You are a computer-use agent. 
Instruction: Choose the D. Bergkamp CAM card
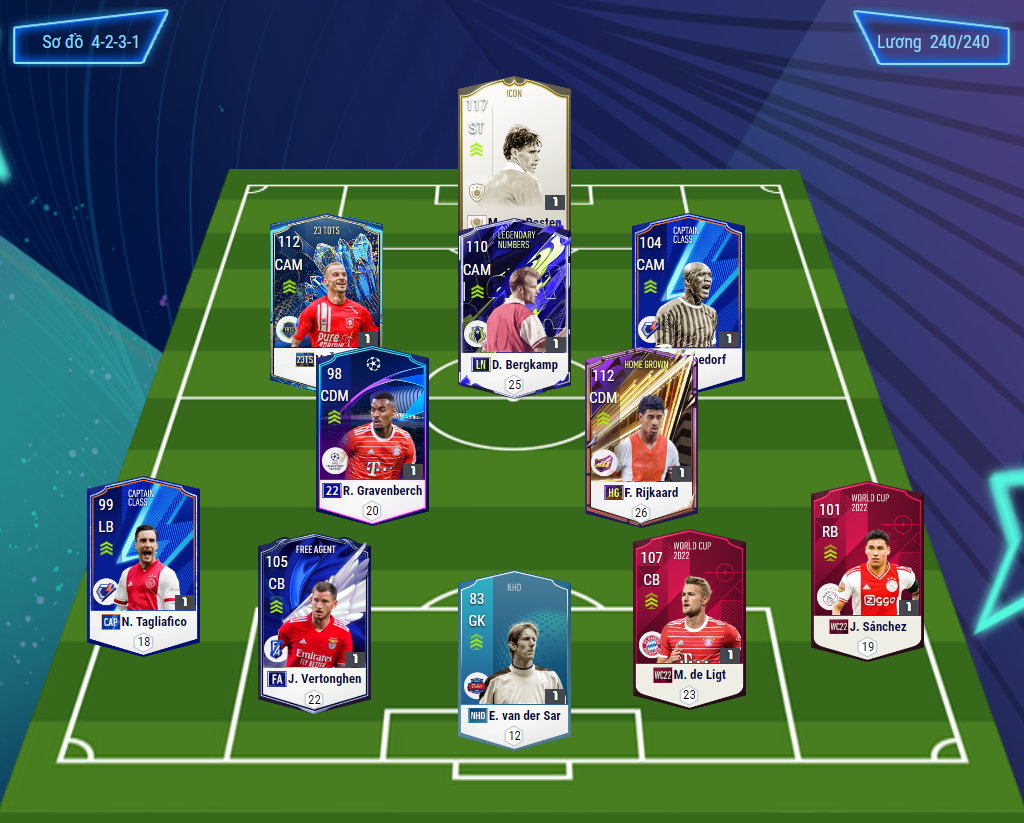click(x=514, y=300)
